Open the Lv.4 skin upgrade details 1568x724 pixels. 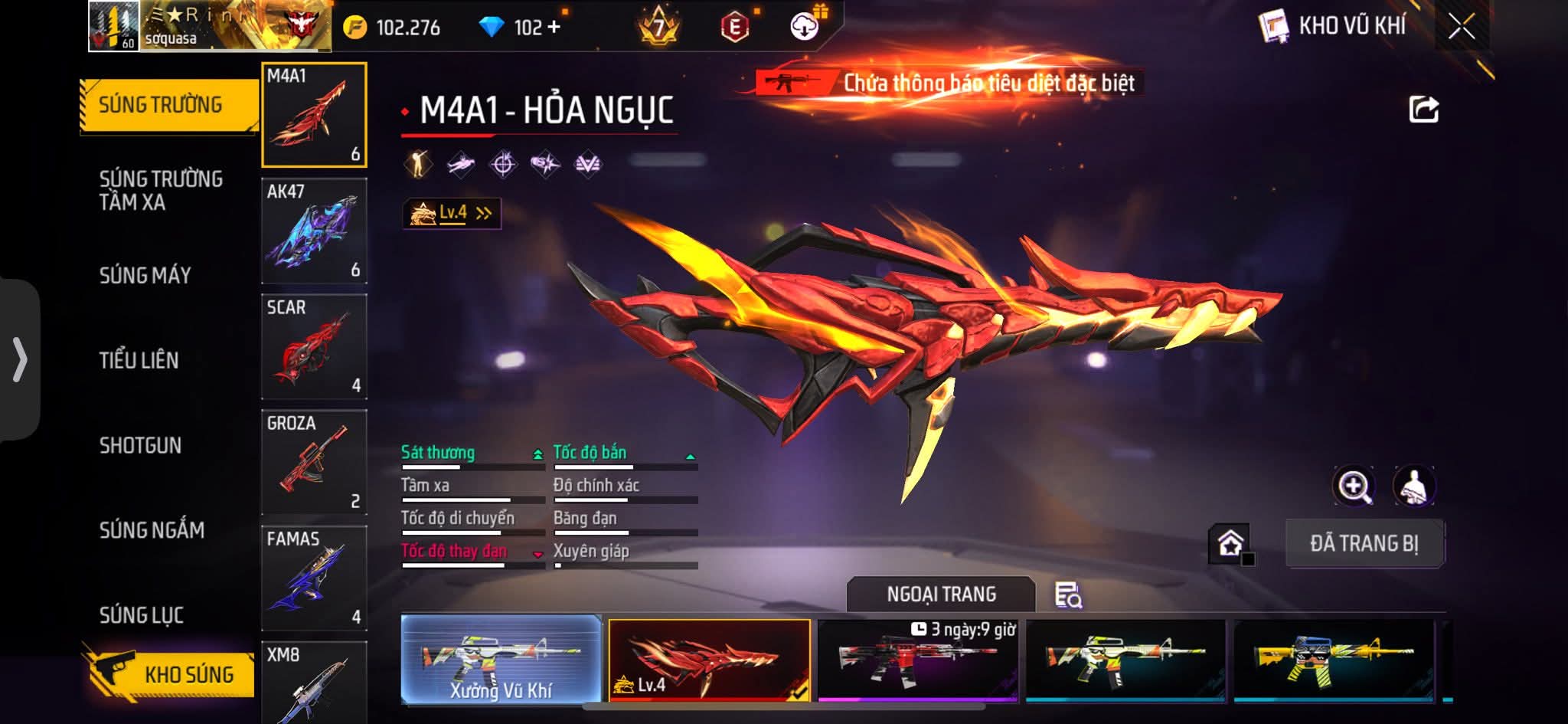tap(452, 213)
